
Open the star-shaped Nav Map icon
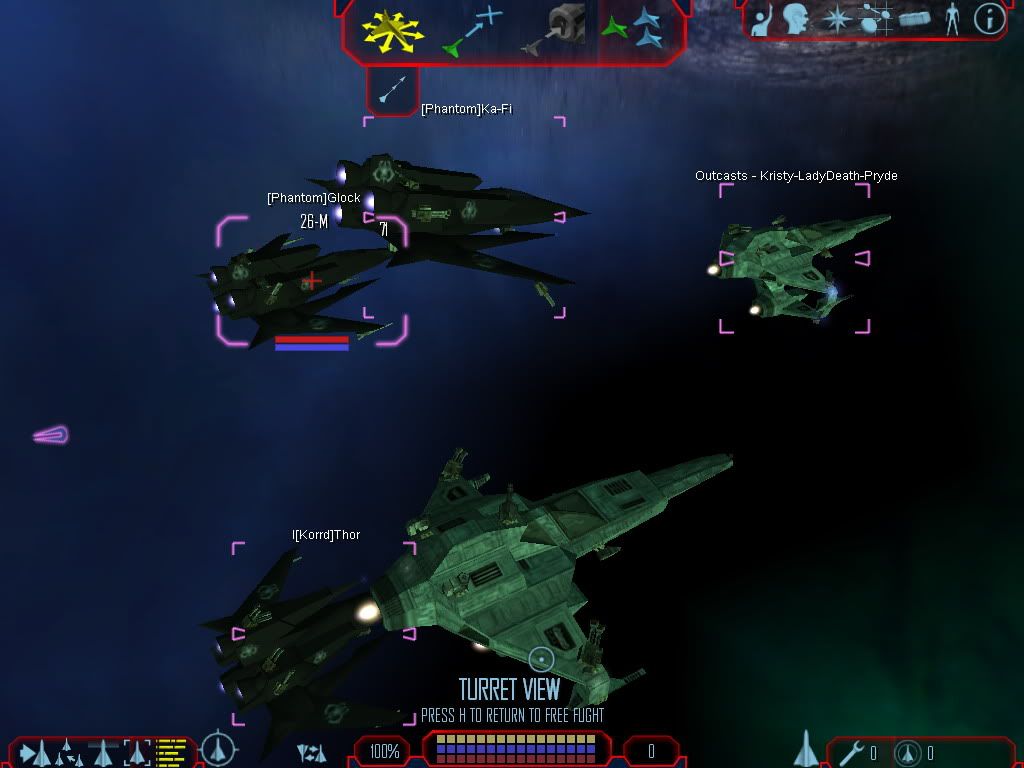click(836, 19)
